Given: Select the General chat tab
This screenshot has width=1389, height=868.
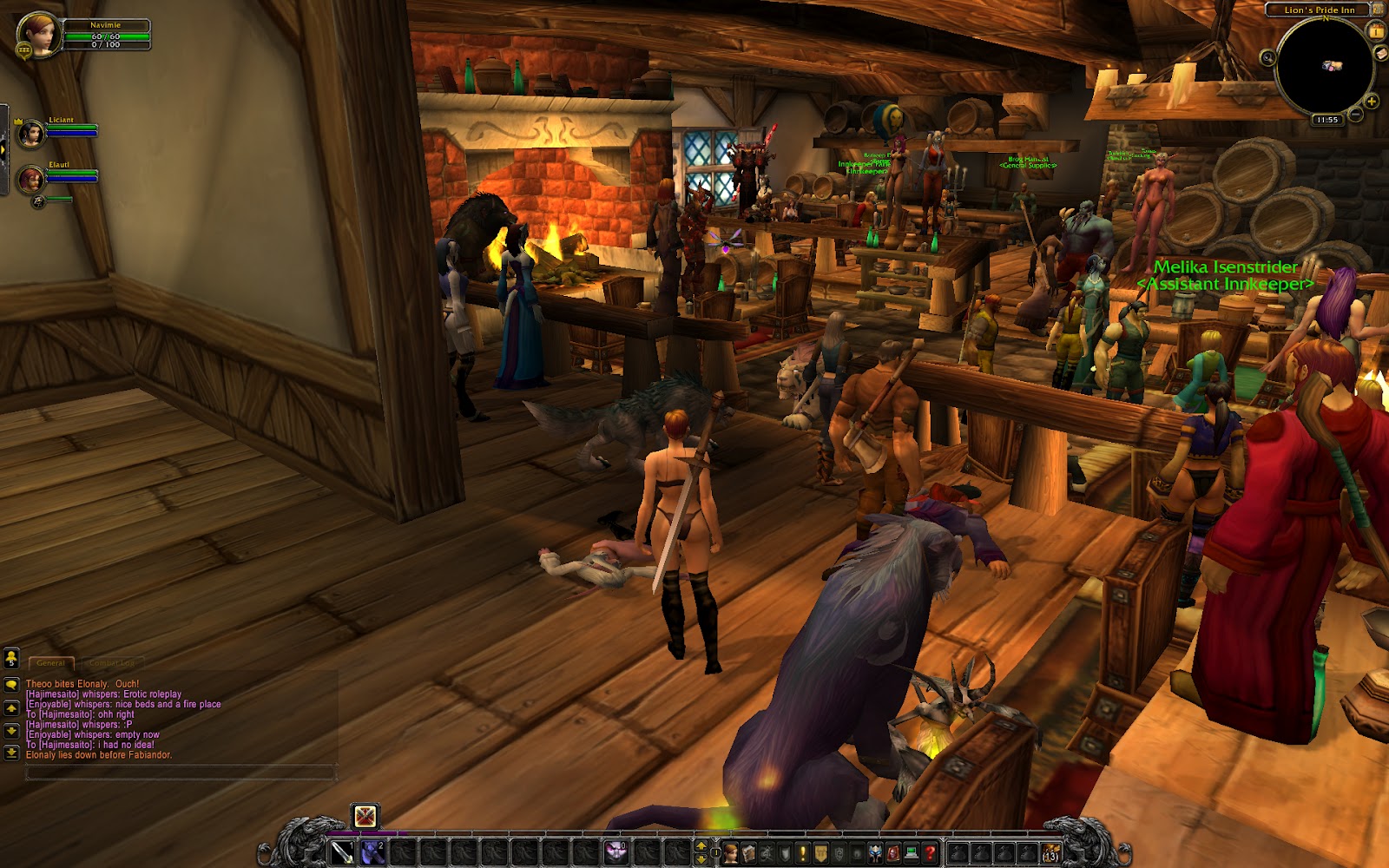Looking at the screenshot, I should point(52,661).
